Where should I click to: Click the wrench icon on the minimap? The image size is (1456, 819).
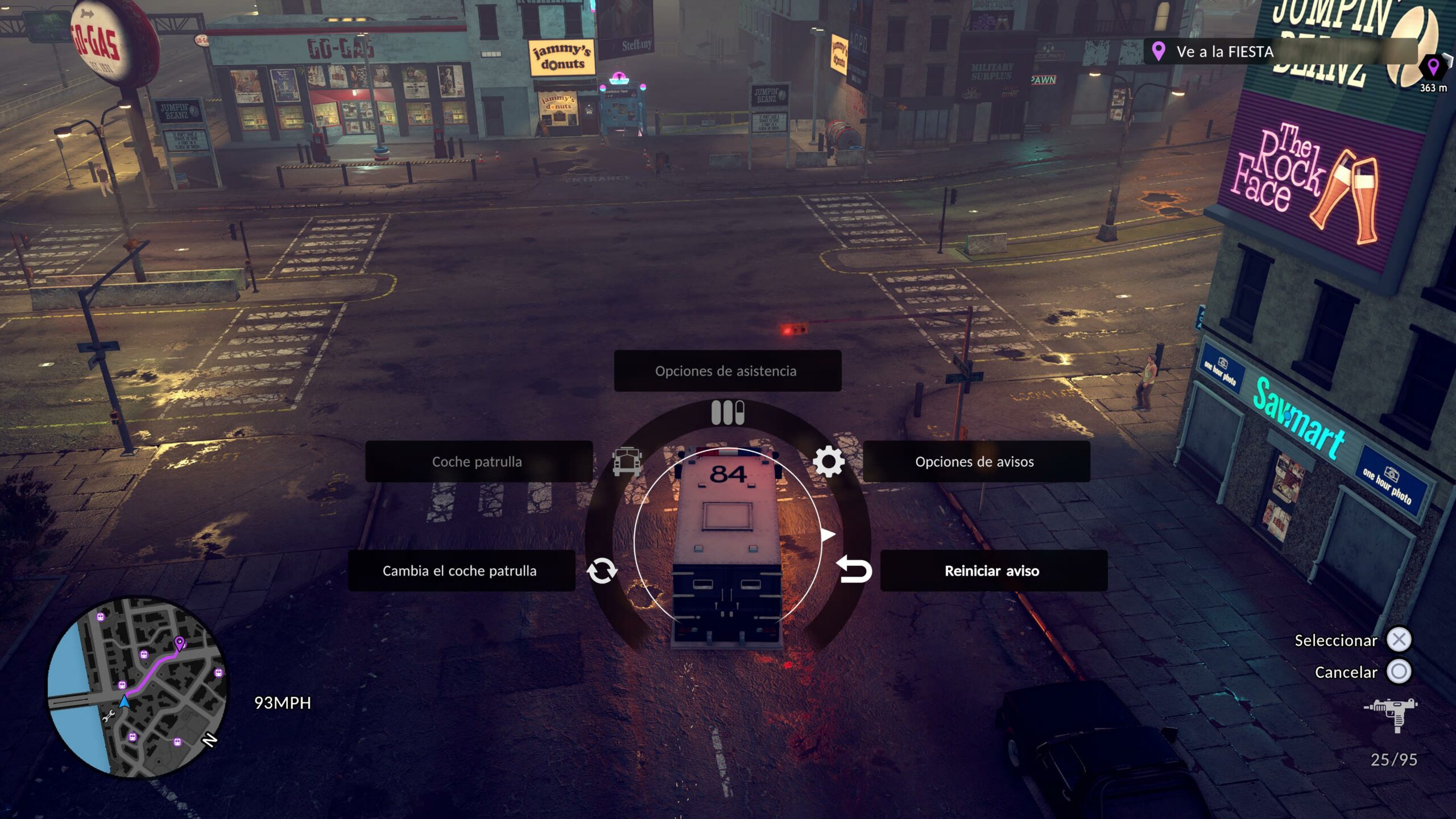coord(109,716)
